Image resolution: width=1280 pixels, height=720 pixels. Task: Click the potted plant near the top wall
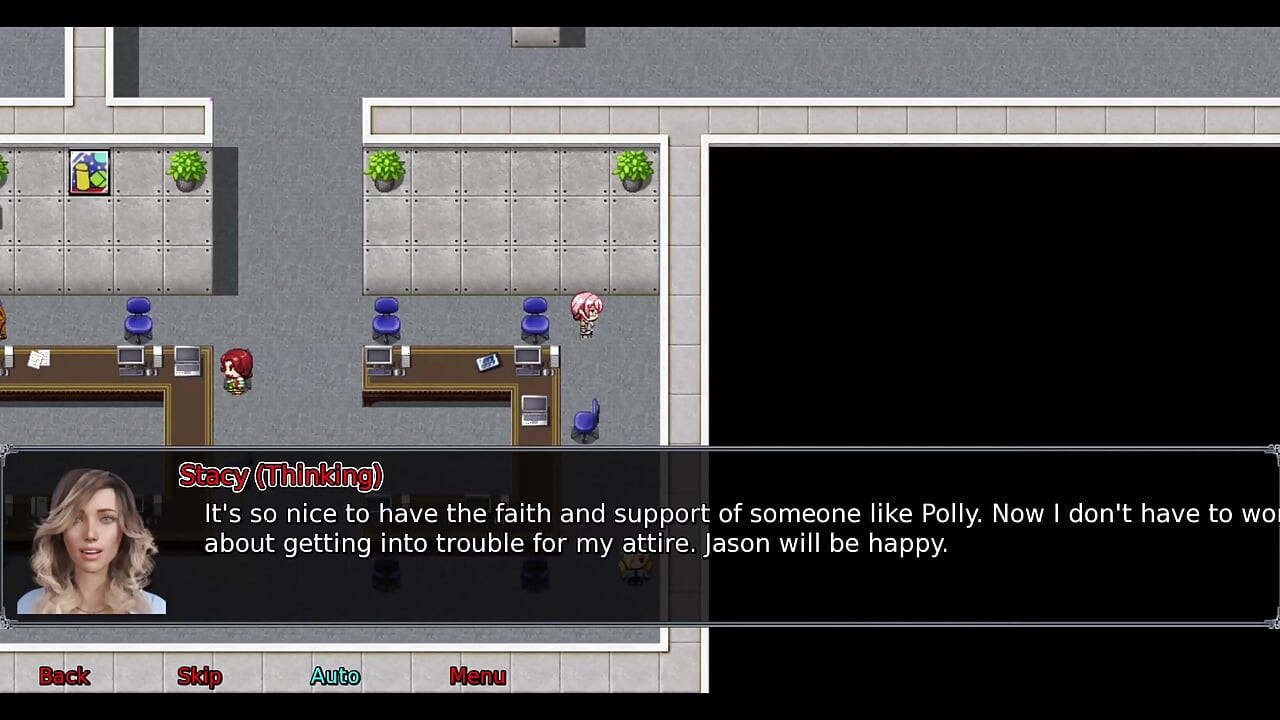pos(186,168)
